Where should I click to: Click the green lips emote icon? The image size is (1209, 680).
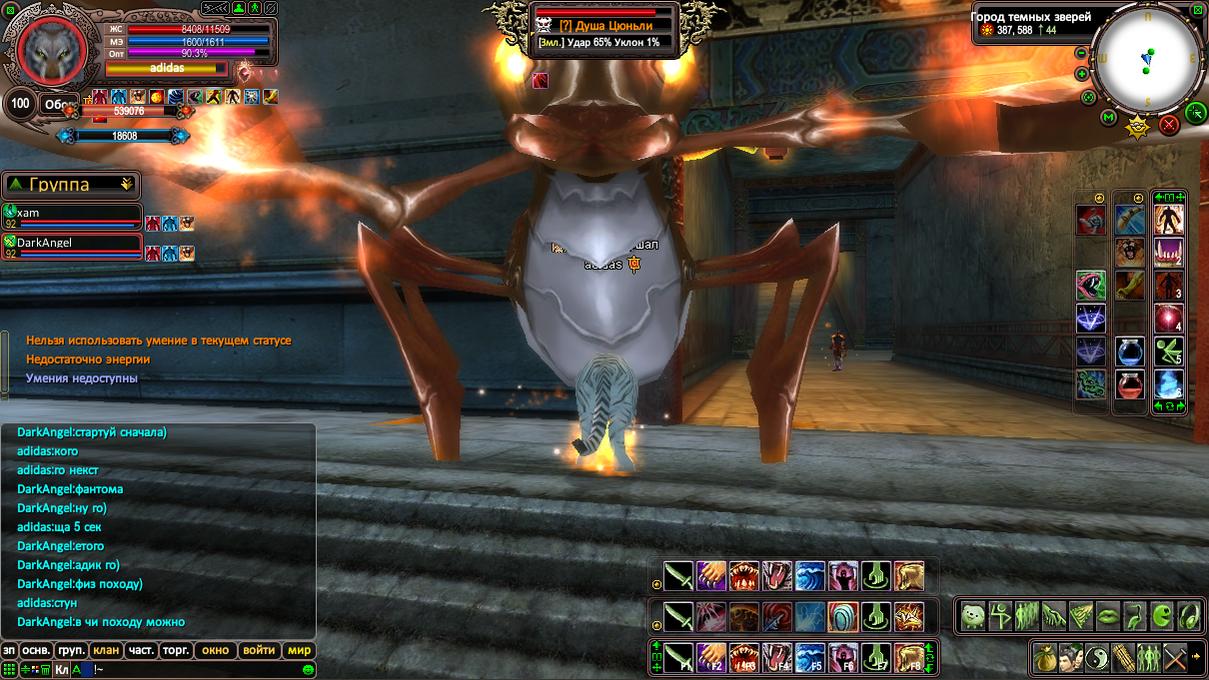(x=1107, y=616)
